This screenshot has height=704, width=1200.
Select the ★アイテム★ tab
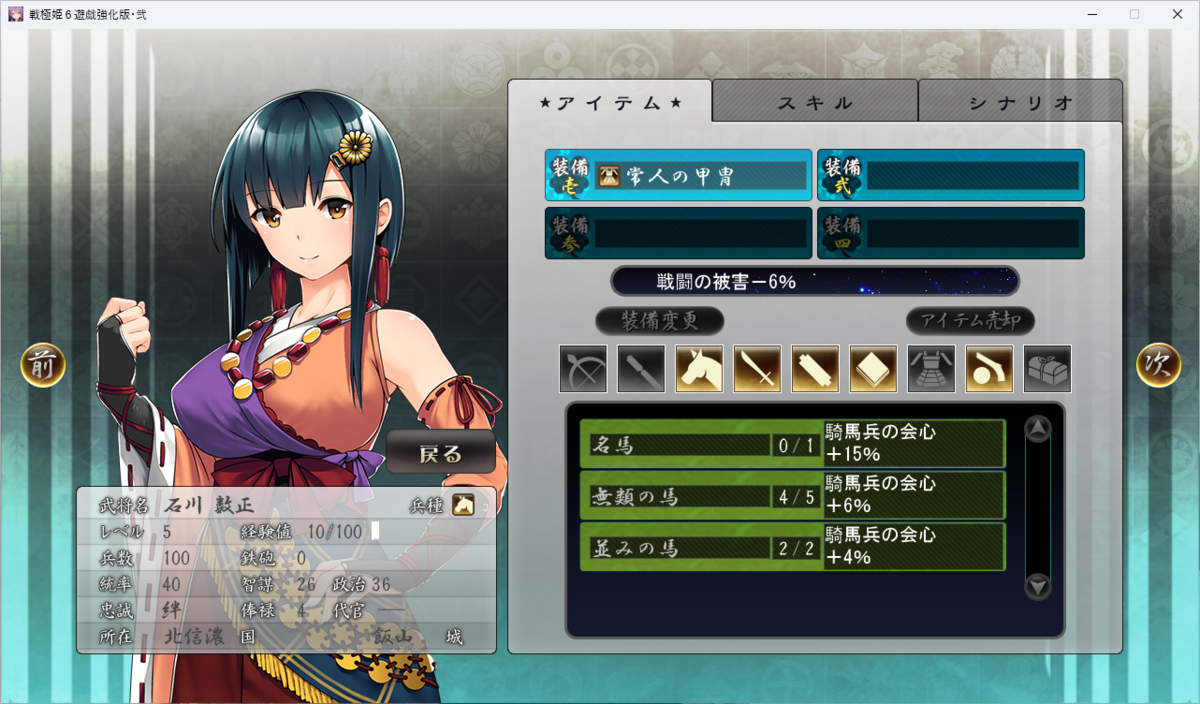pos(610,102)
